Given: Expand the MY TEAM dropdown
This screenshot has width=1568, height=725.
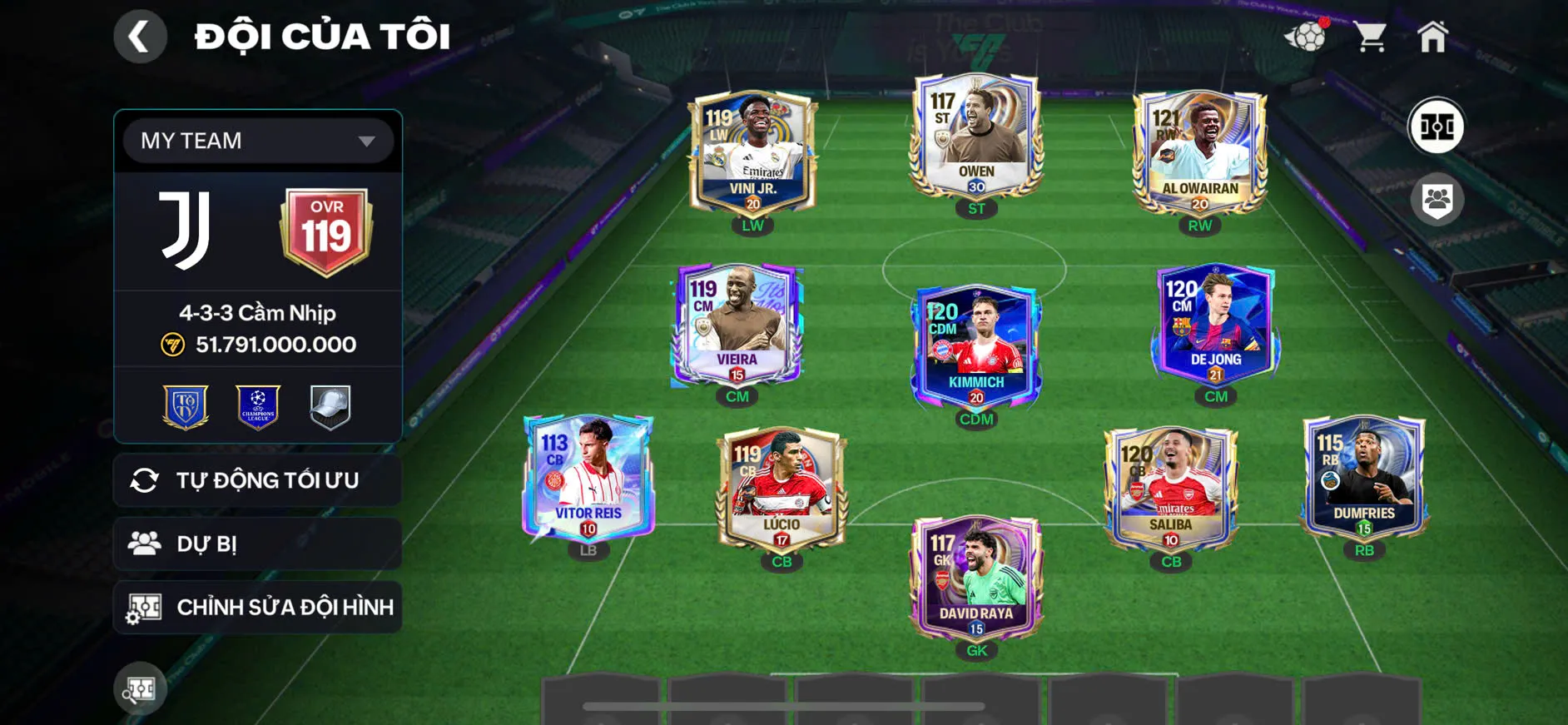Looking at the screenshot, I should 256,140.
